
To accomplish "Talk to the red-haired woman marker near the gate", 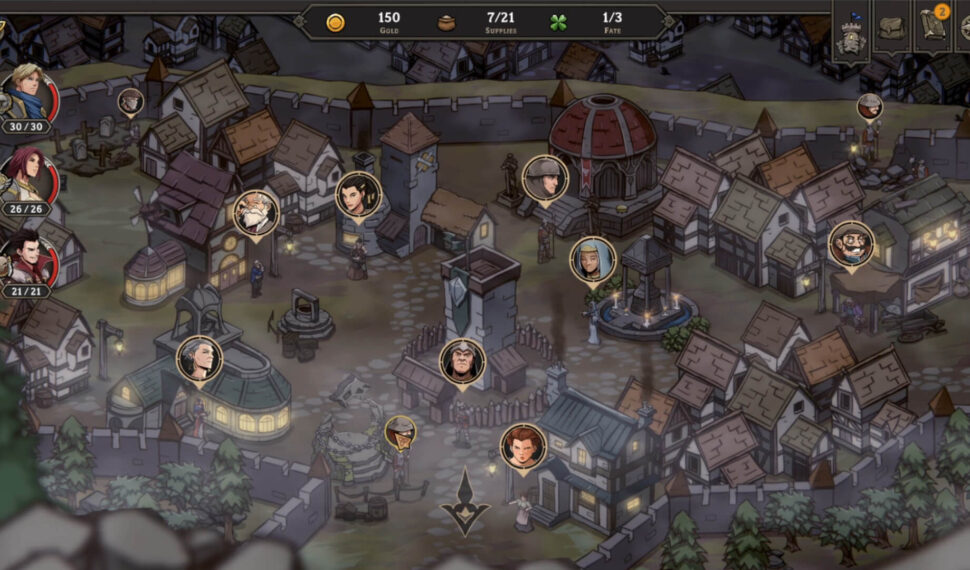I will click(523, 446).
